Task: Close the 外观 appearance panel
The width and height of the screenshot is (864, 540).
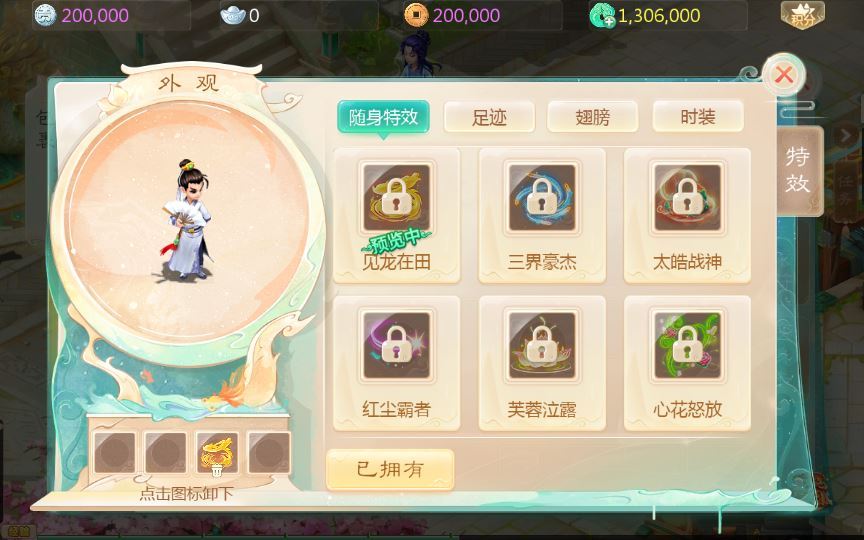Action: (784, 75)
